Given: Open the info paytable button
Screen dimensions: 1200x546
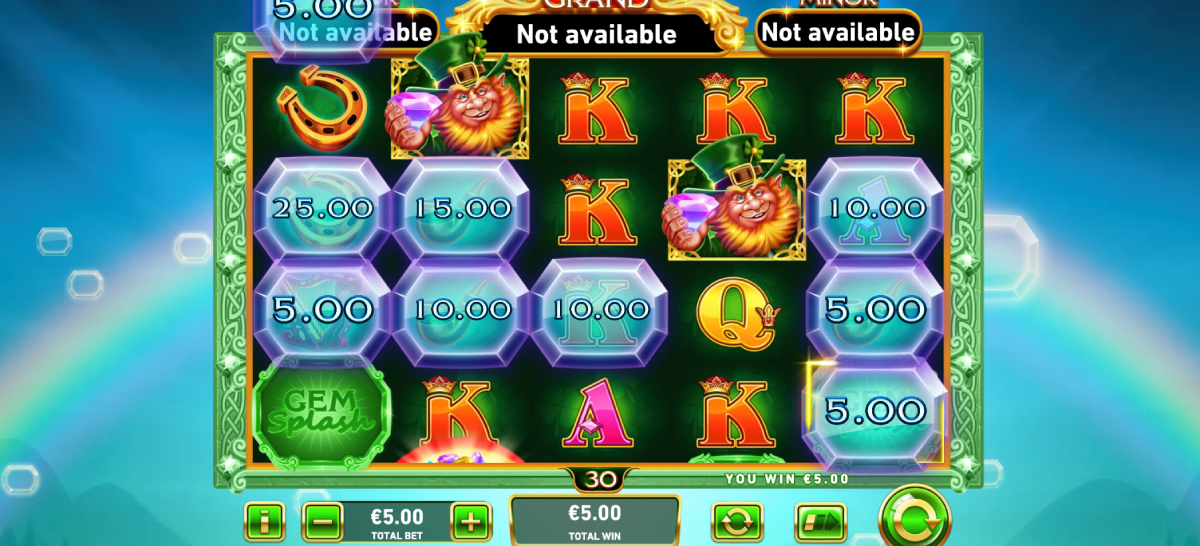Looking at the screenshot, I should pyautogui.click(x=264, y=521).
